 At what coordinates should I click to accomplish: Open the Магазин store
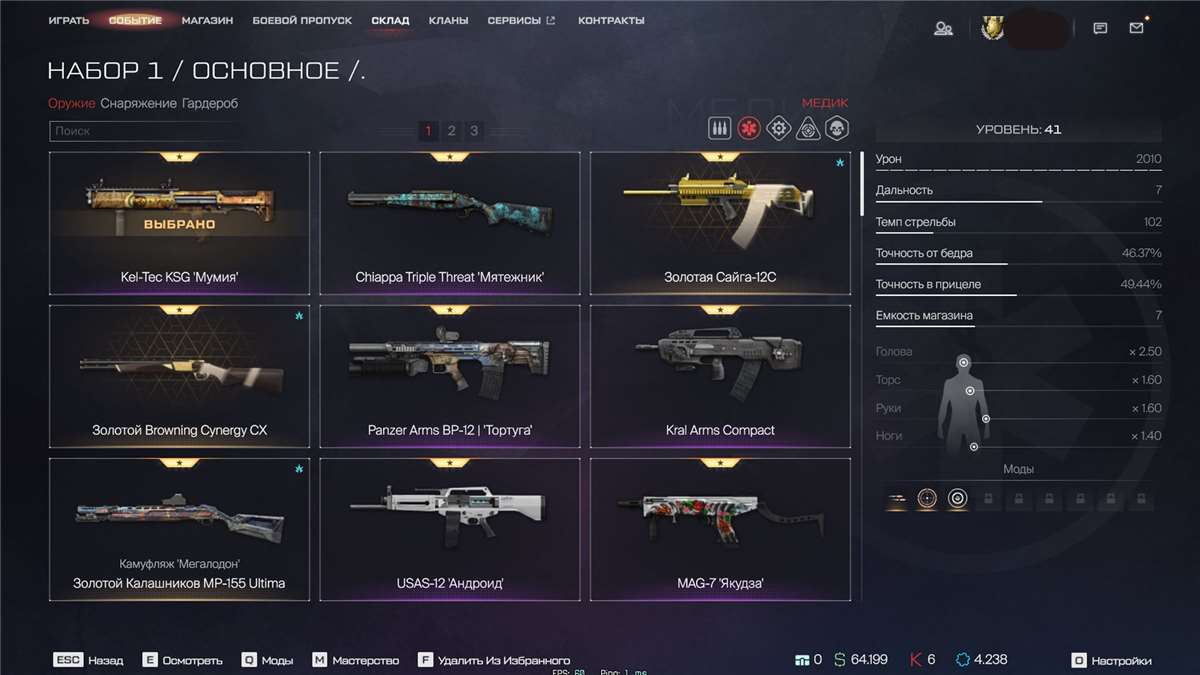coord(207,20)
